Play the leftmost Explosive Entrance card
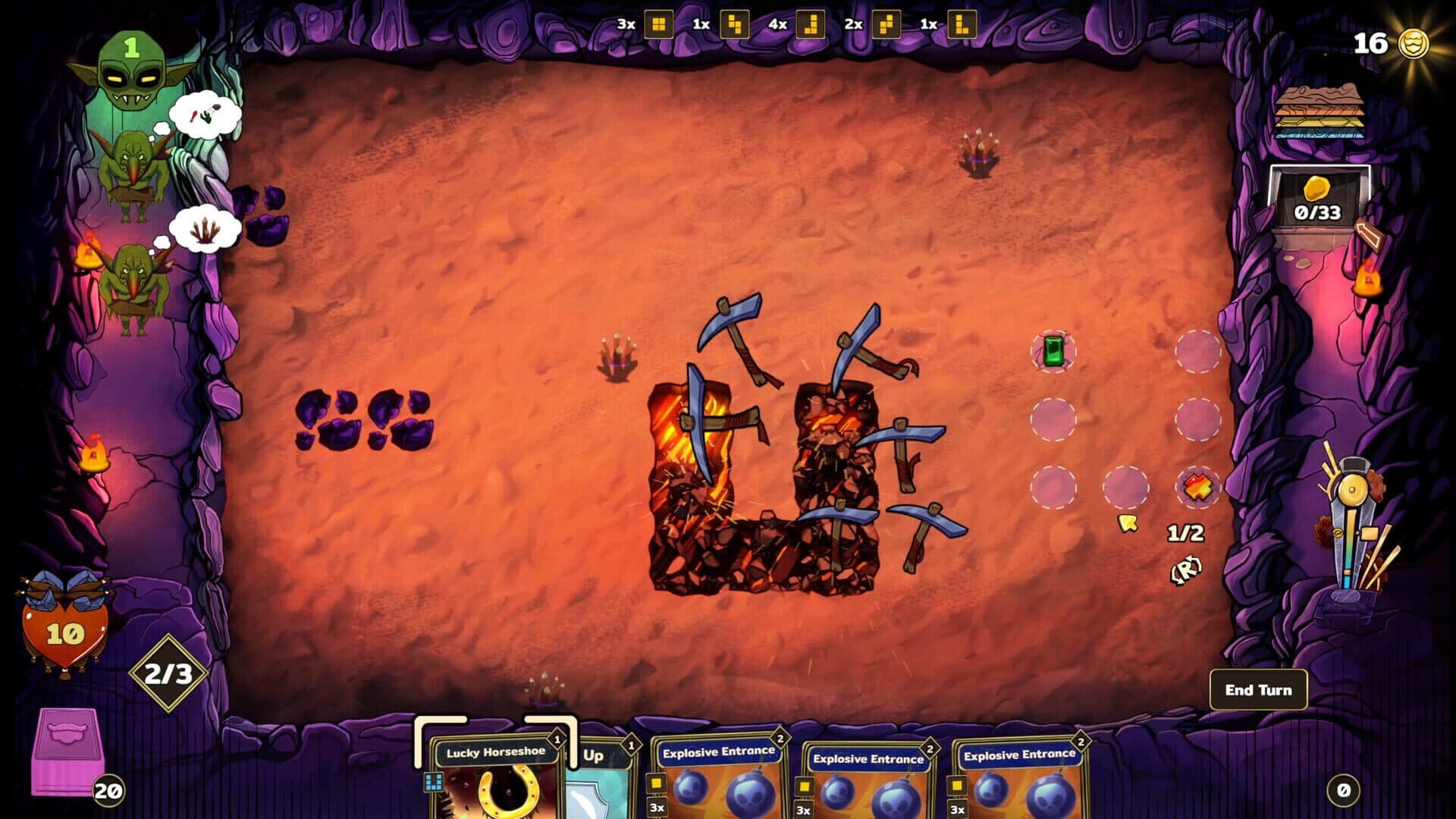This screenshot has height=819, width=1456. [720, 781]
